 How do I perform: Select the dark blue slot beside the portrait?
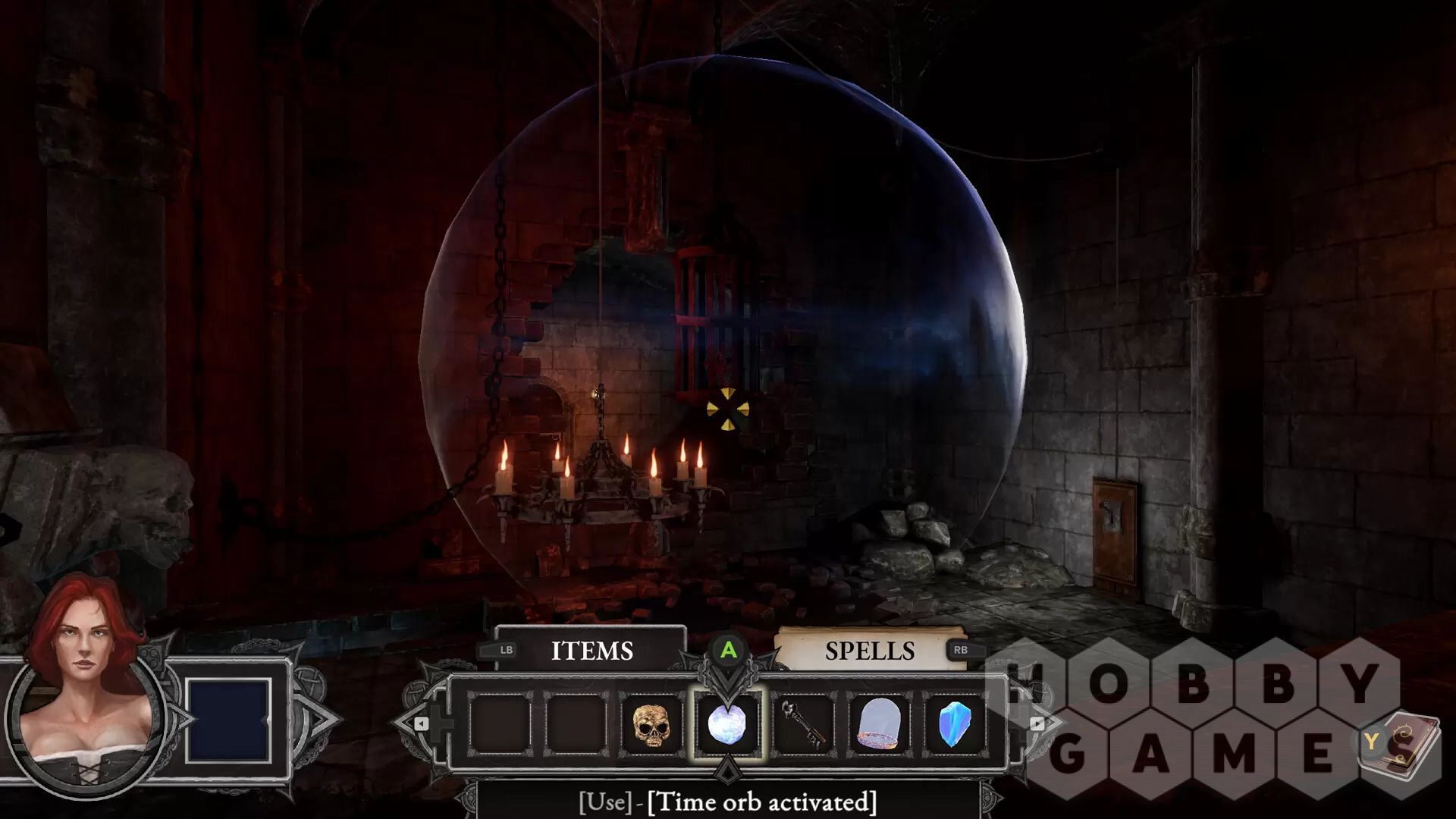[228, 720]
